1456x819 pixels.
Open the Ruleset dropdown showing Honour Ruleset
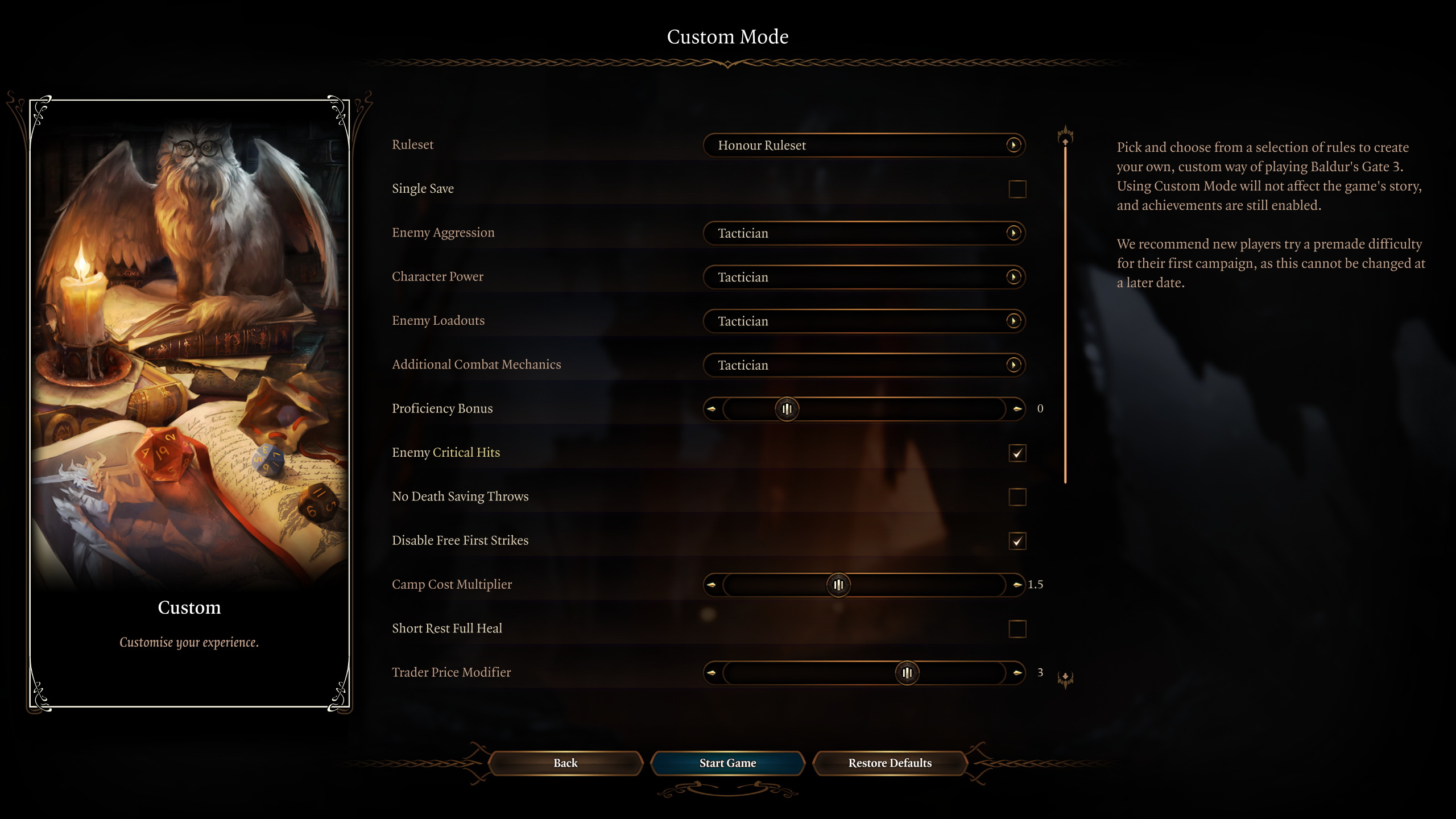(x=864, y=145)
